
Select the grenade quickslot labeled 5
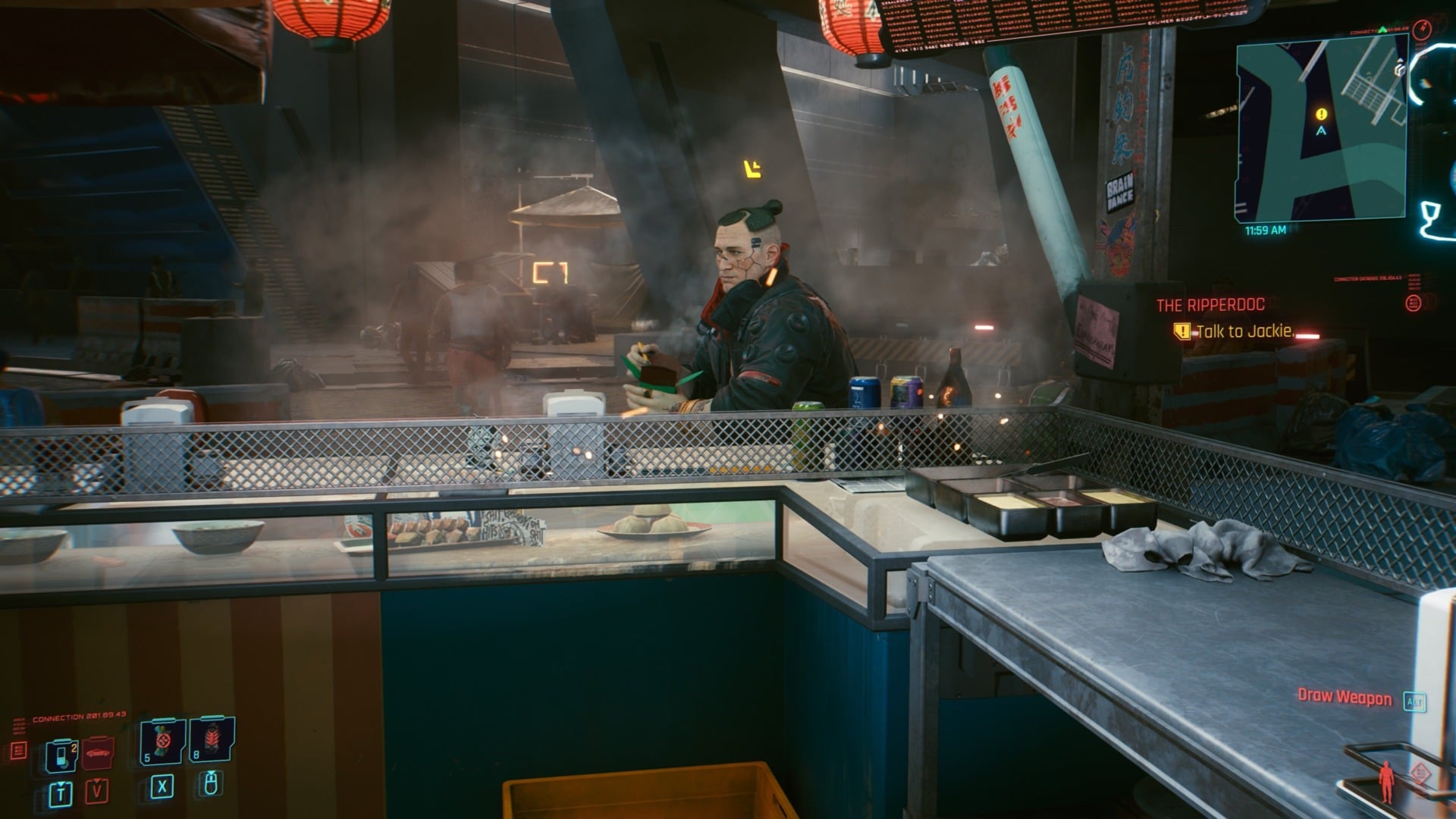(x=162, y=742)
